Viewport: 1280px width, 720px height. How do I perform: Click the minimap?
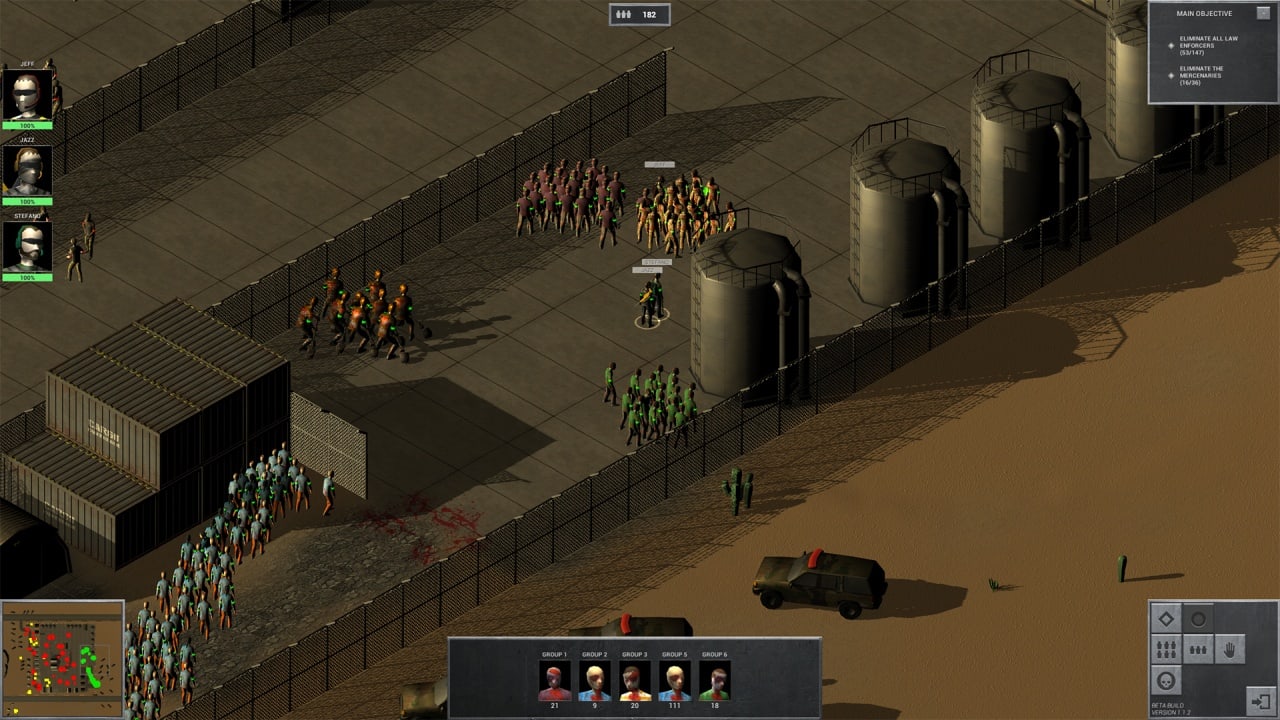62,659
